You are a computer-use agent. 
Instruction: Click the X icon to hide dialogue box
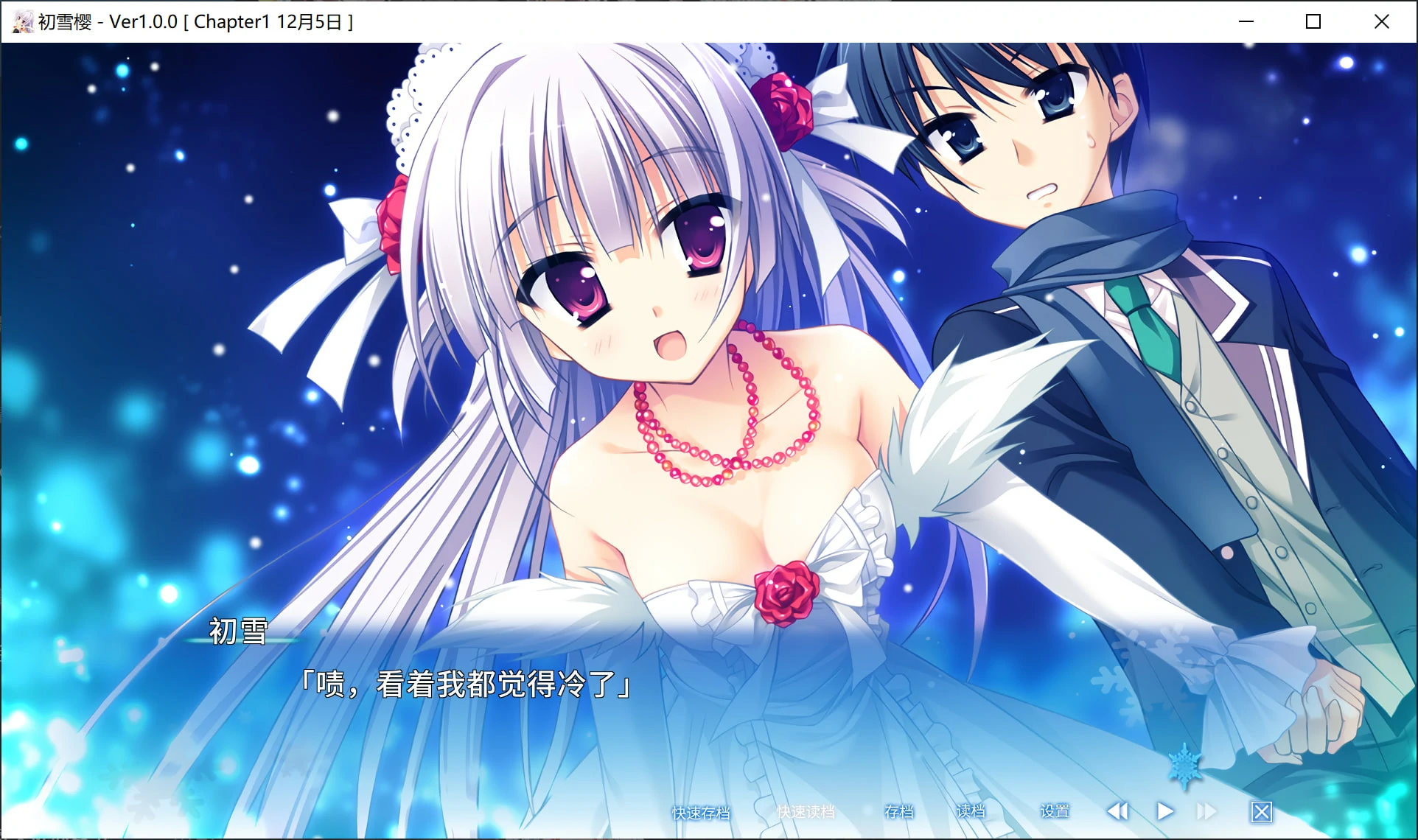[1262, 811]
